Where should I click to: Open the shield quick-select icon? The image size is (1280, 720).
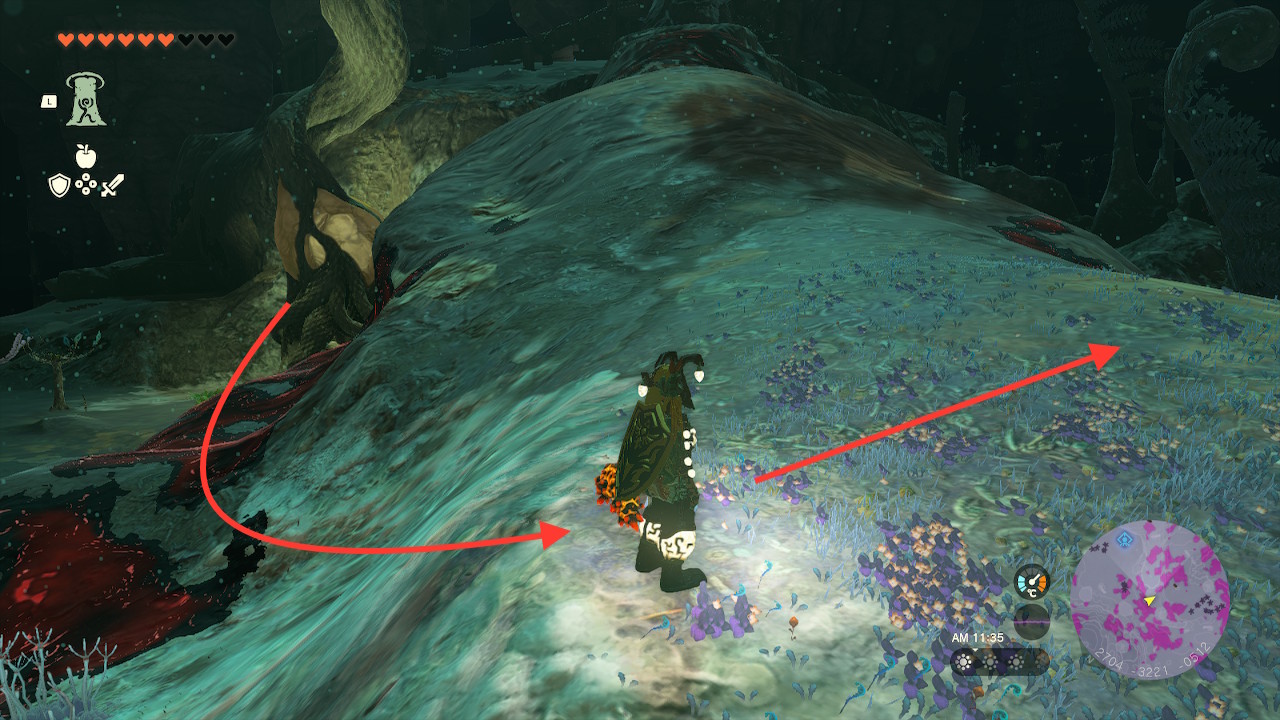59,185
